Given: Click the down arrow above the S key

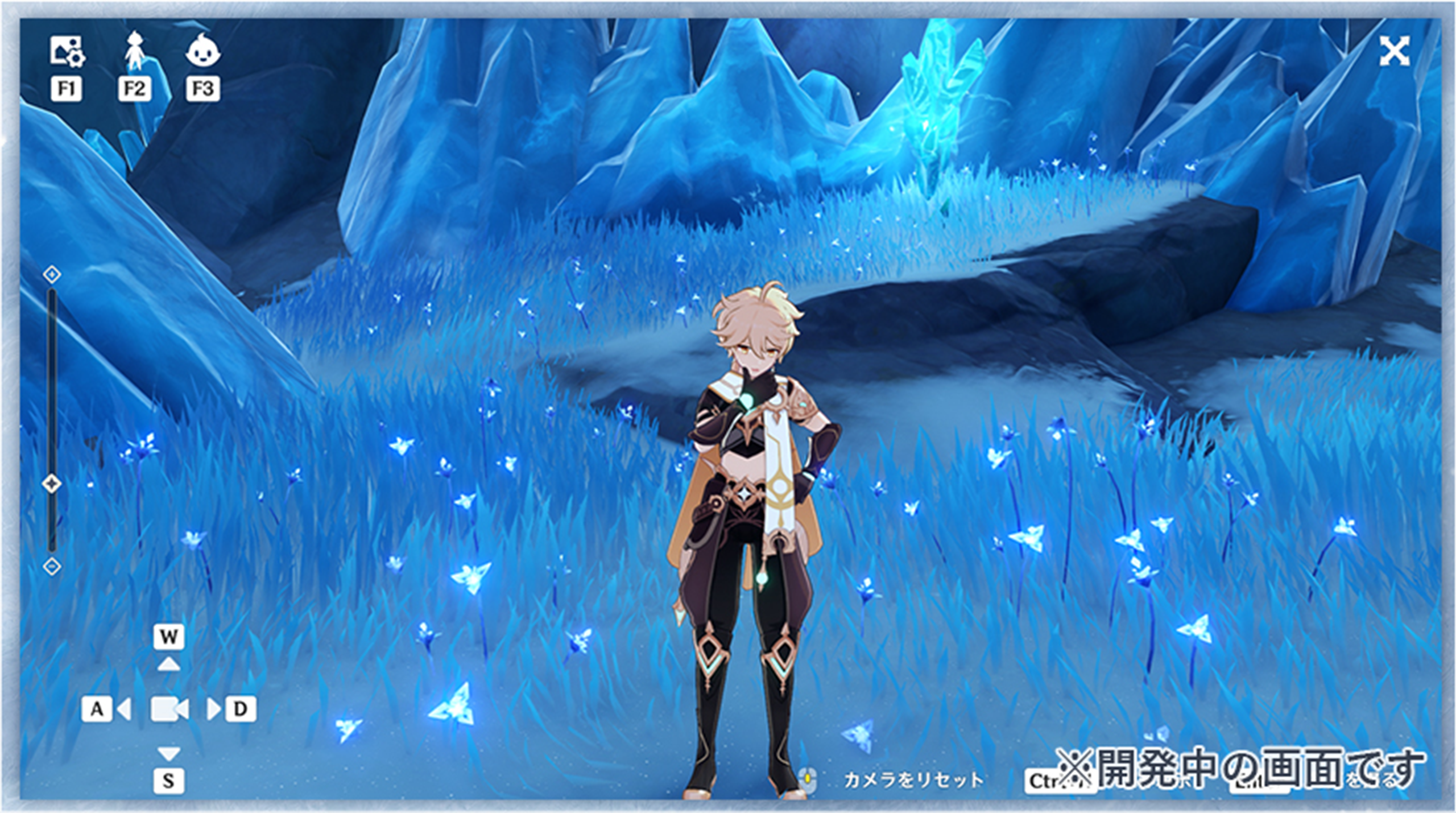Looking at the screenshot, I should [x=168, y=754].
